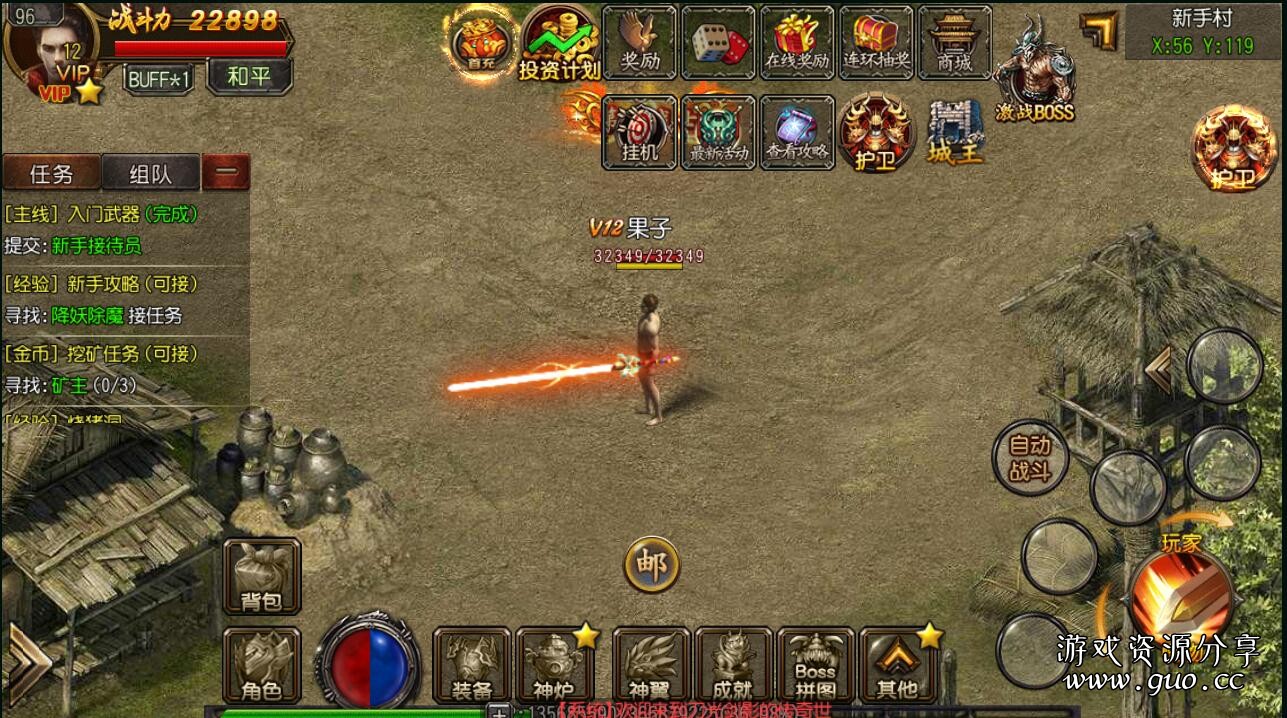Viewport: 1287px width, 718px height.
Task: Open the 挂机 idle mode icon
Action: pos(640,132)
